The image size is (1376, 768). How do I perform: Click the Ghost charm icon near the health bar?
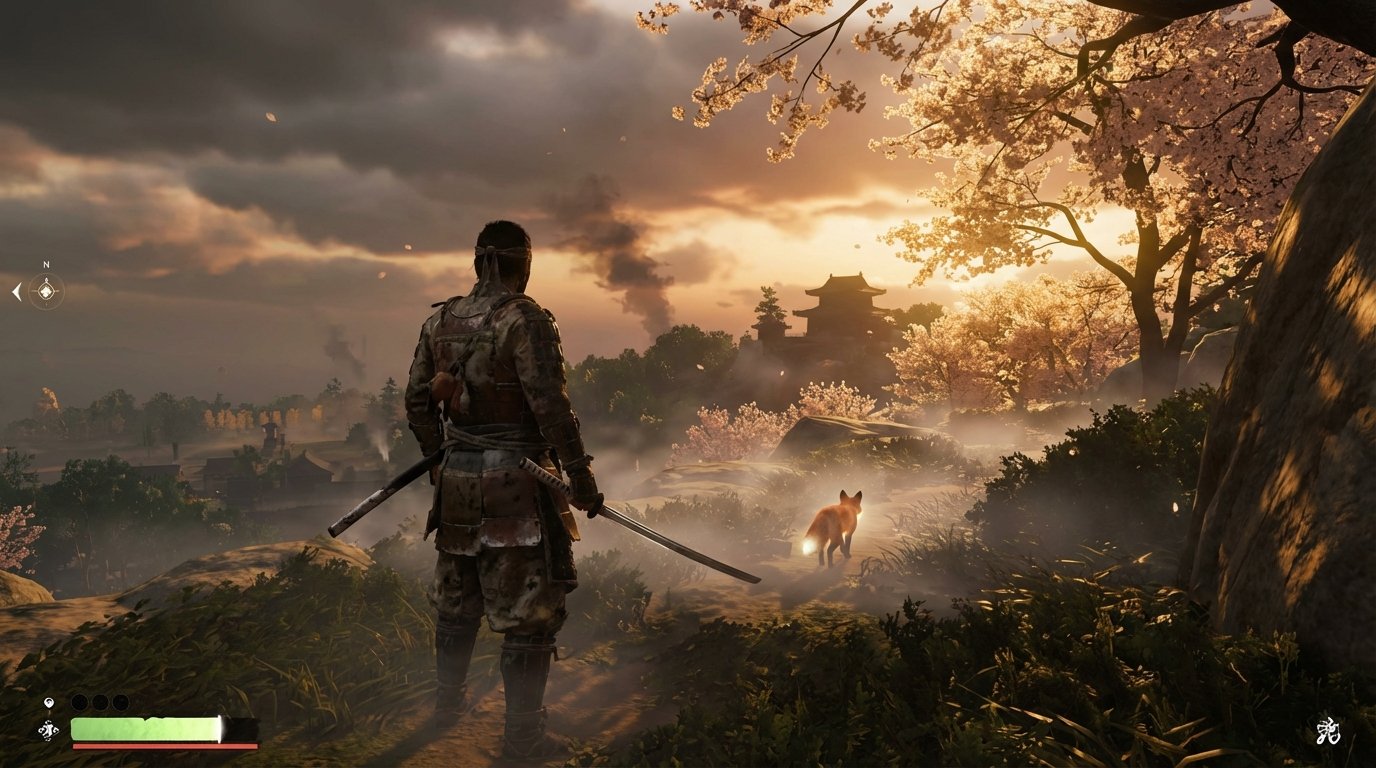[47, 728]
